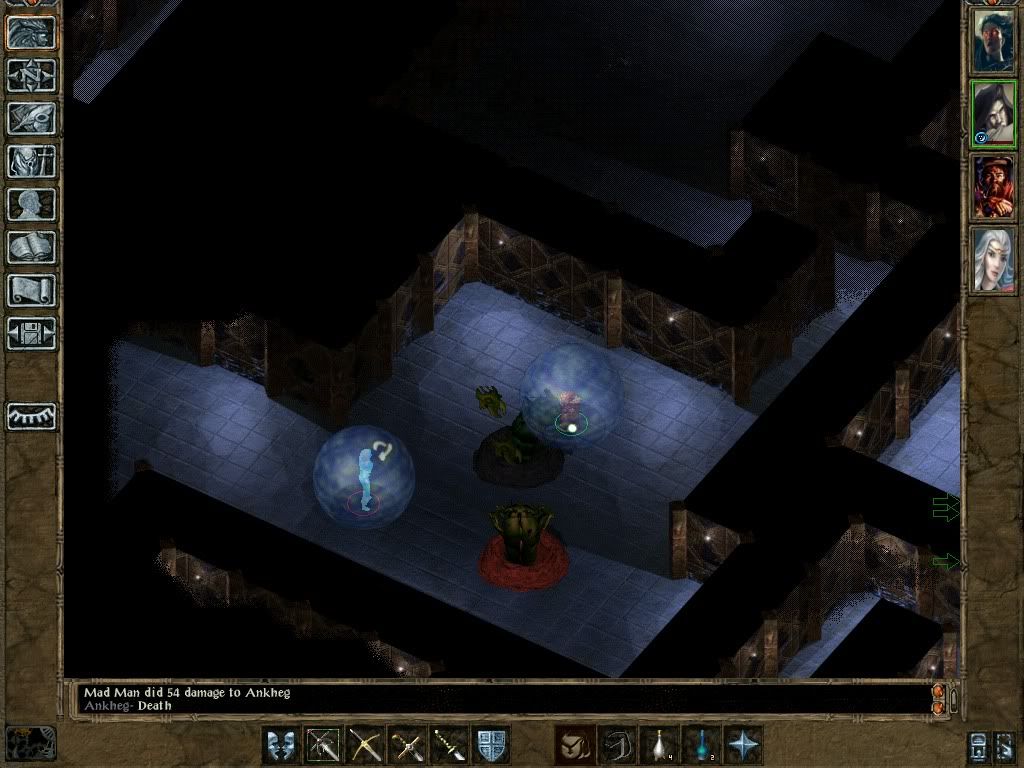This screenshot has height=768, width=1024.
Task: Activate the four-pointed star special abilities button
Action: 743,746
